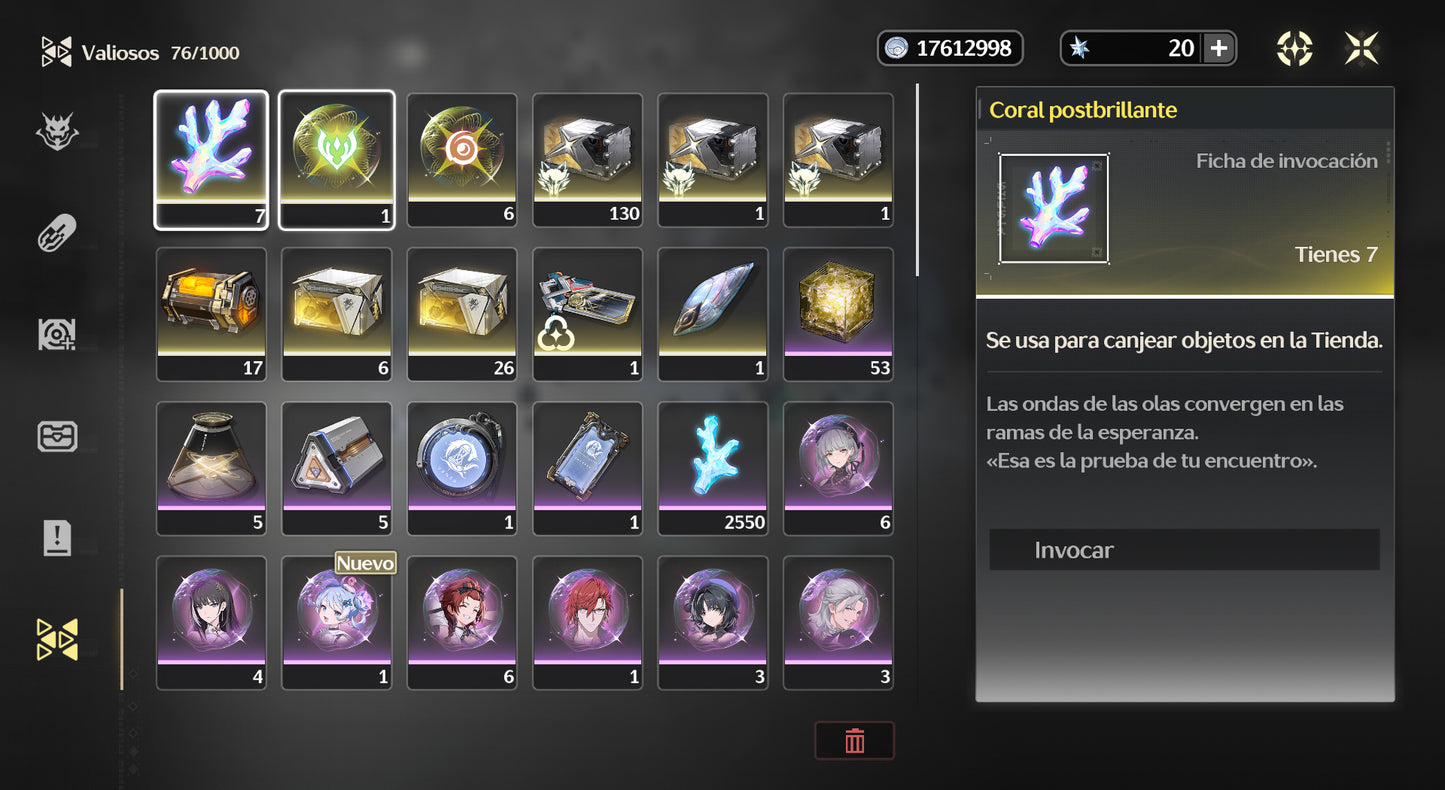Select the circular emblem icon near top right

pos(1295,47)
